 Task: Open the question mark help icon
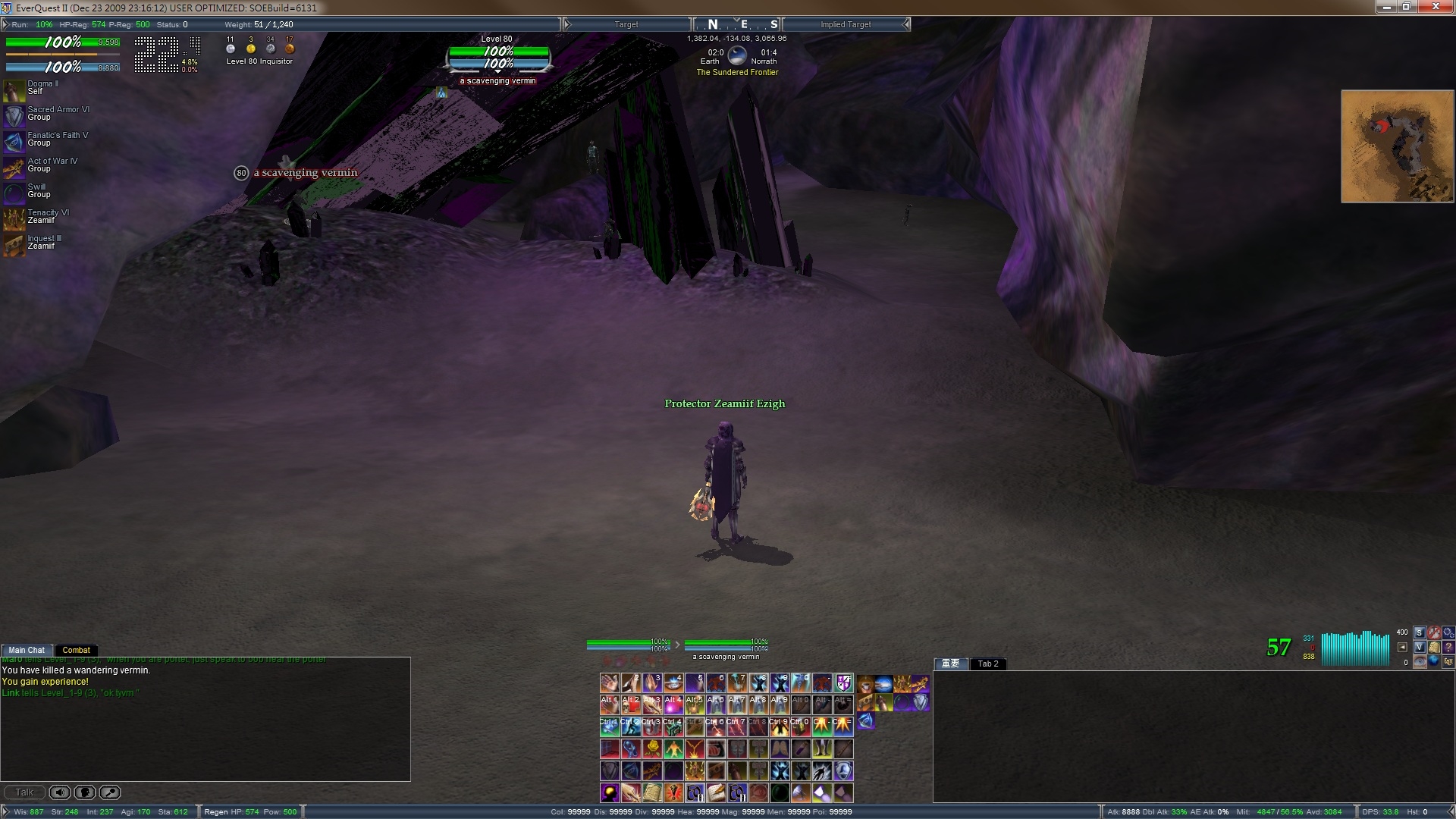pos(1448,647)
